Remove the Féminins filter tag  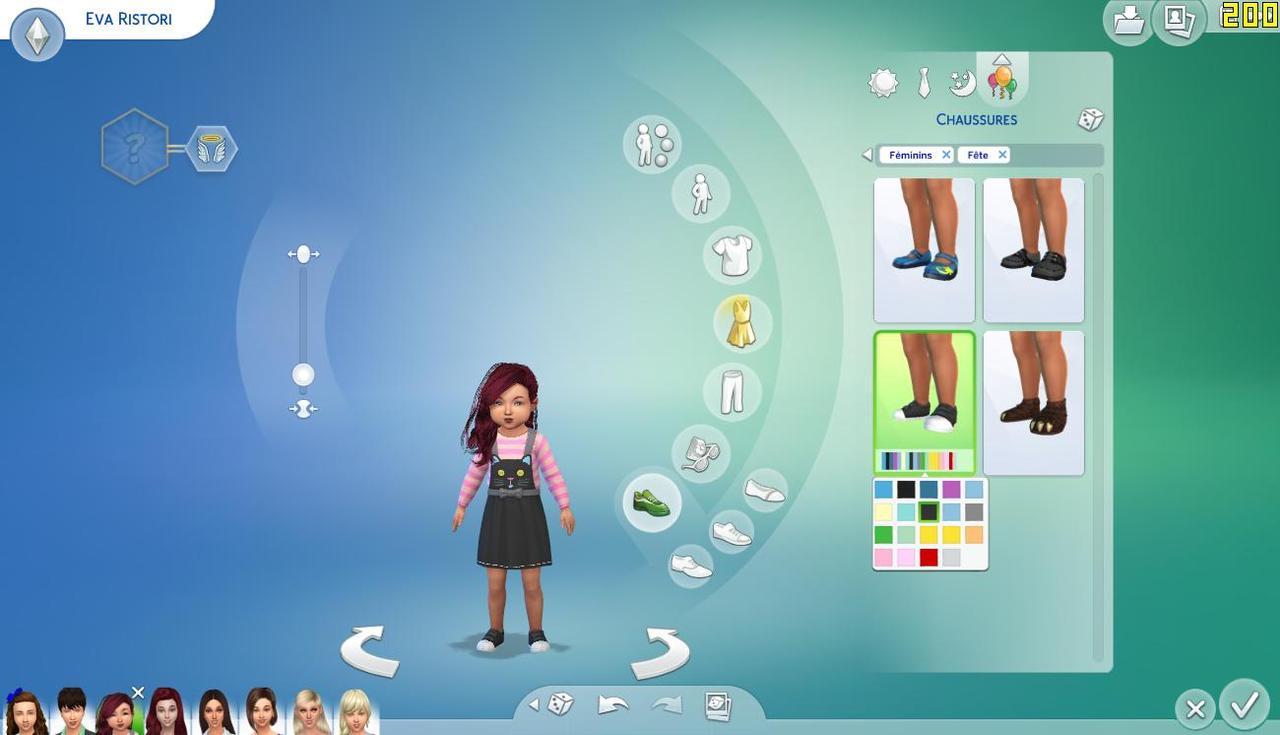(946, 155)
